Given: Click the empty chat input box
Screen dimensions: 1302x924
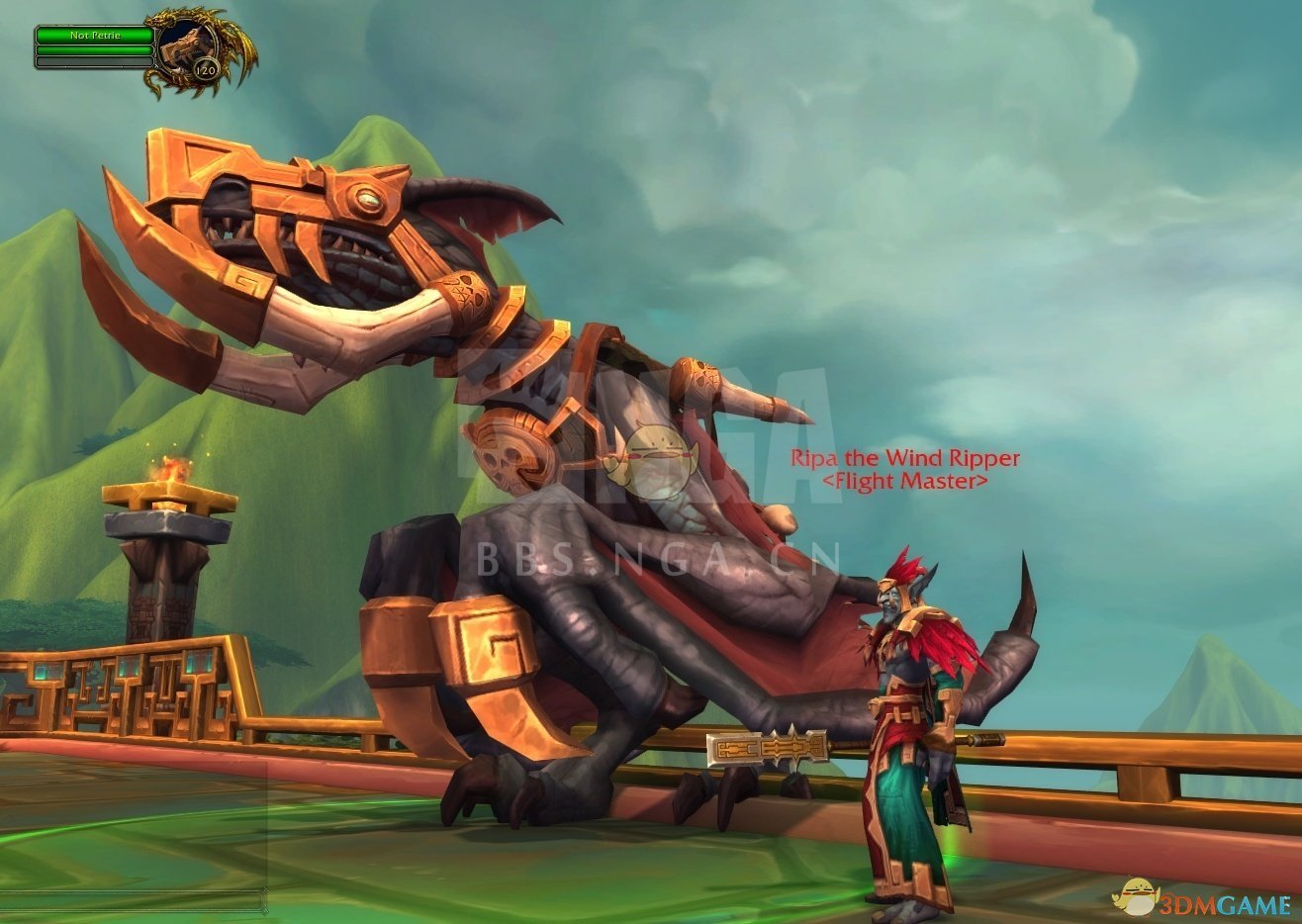Looking at the screenshot, I should 134,901.
